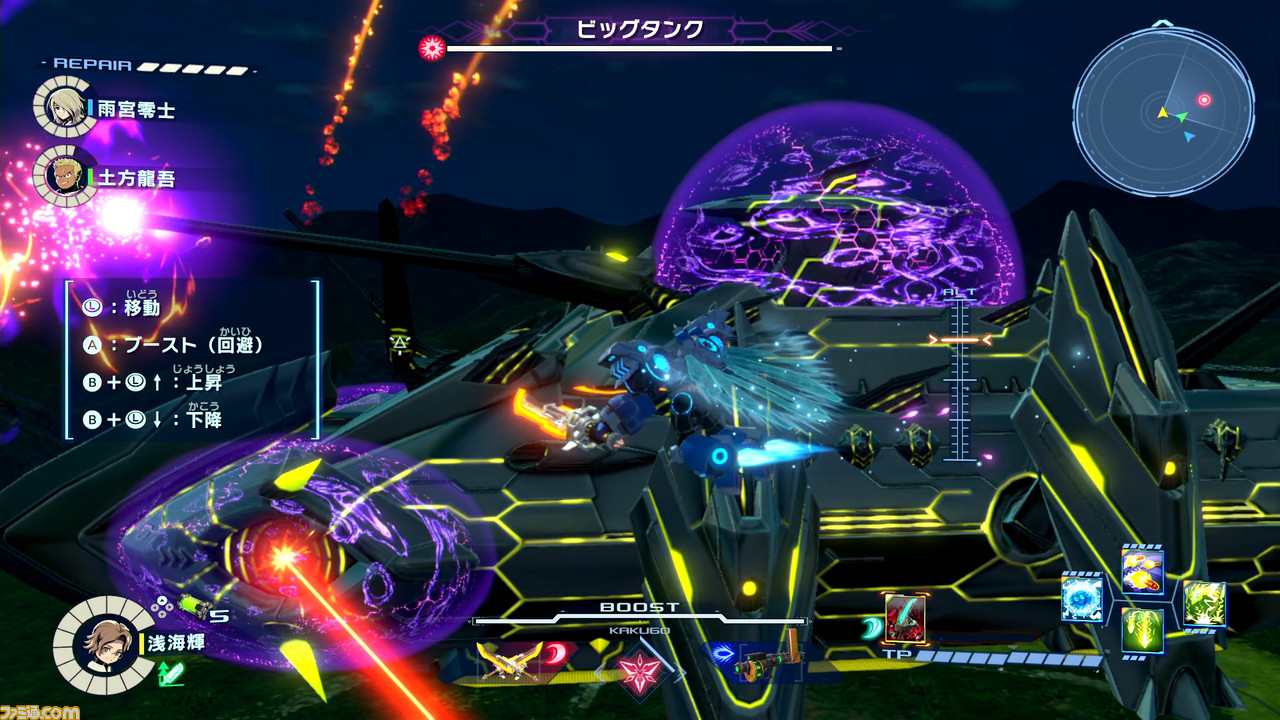Activate the green lightning burst skill
Screen dimensions: 1280x720
point(1204,604)
